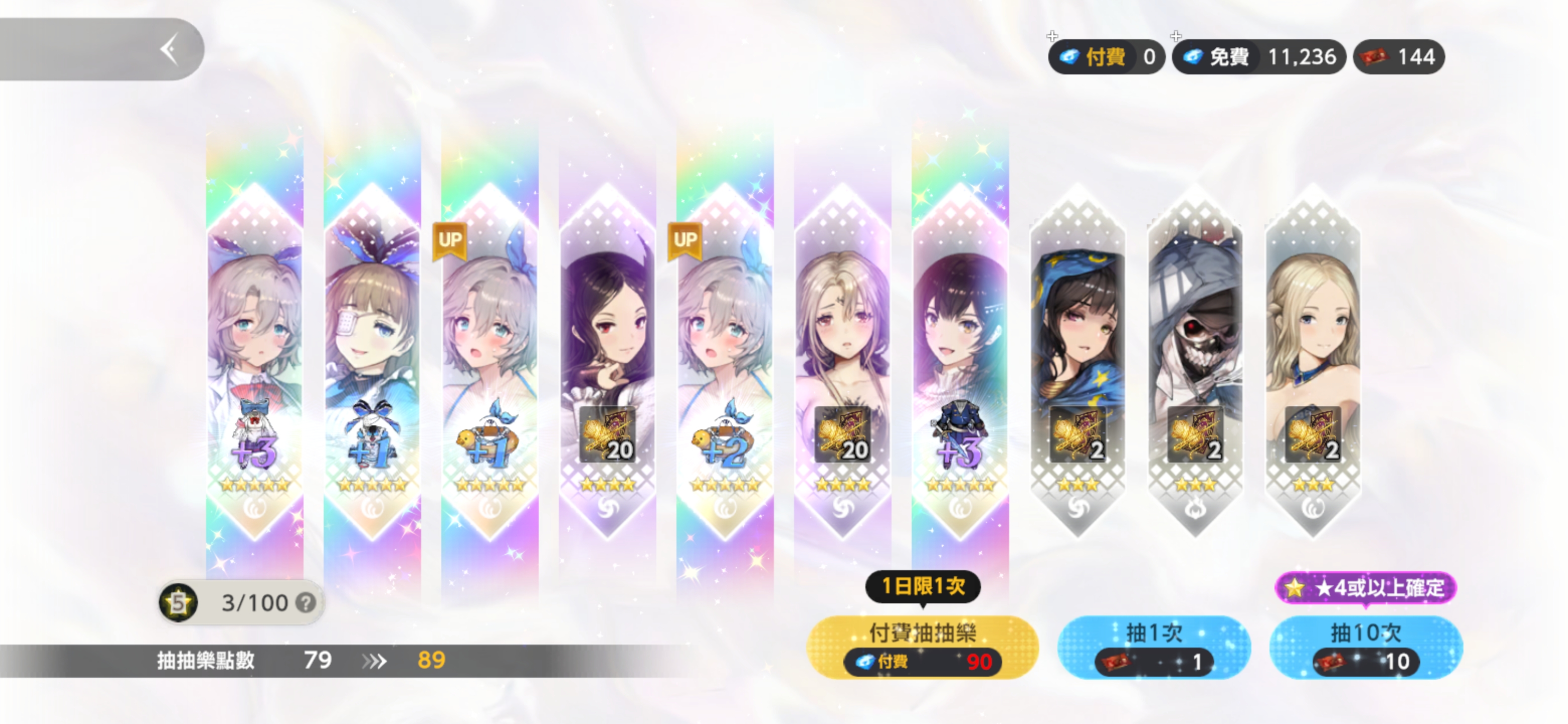Tap the gacha ticket counter showing 144

coord(1399,57)
